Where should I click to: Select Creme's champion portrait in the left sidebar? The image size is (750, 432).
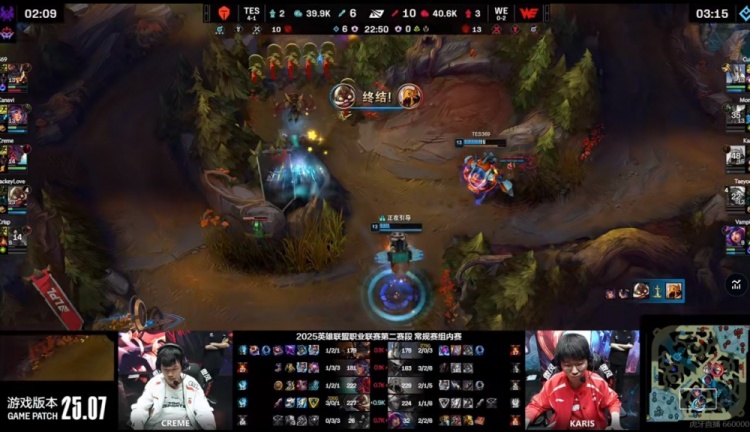[16, 157]
